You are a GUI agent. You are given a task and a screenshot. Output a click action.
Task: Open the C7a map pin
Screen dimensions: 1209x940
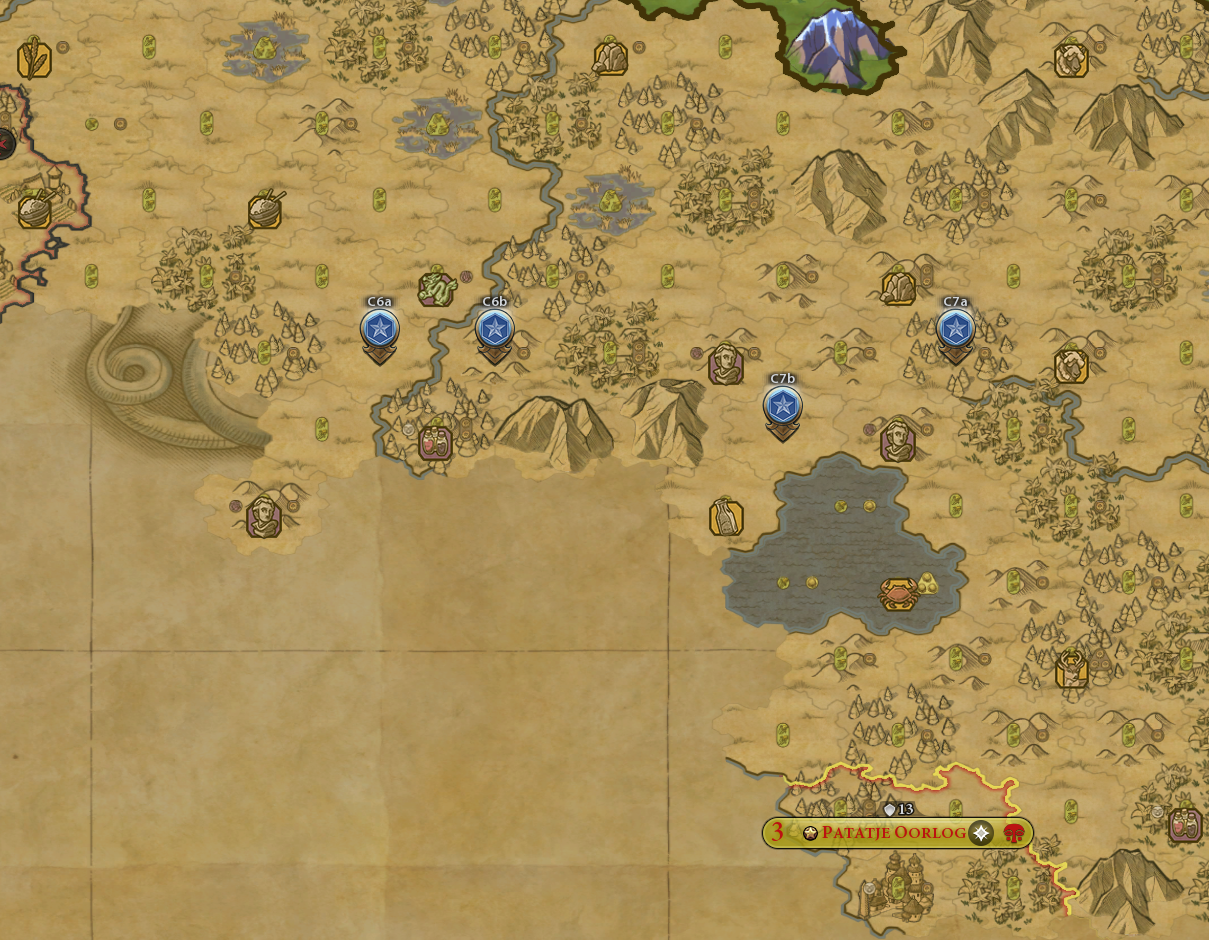(x=955, y=328)
